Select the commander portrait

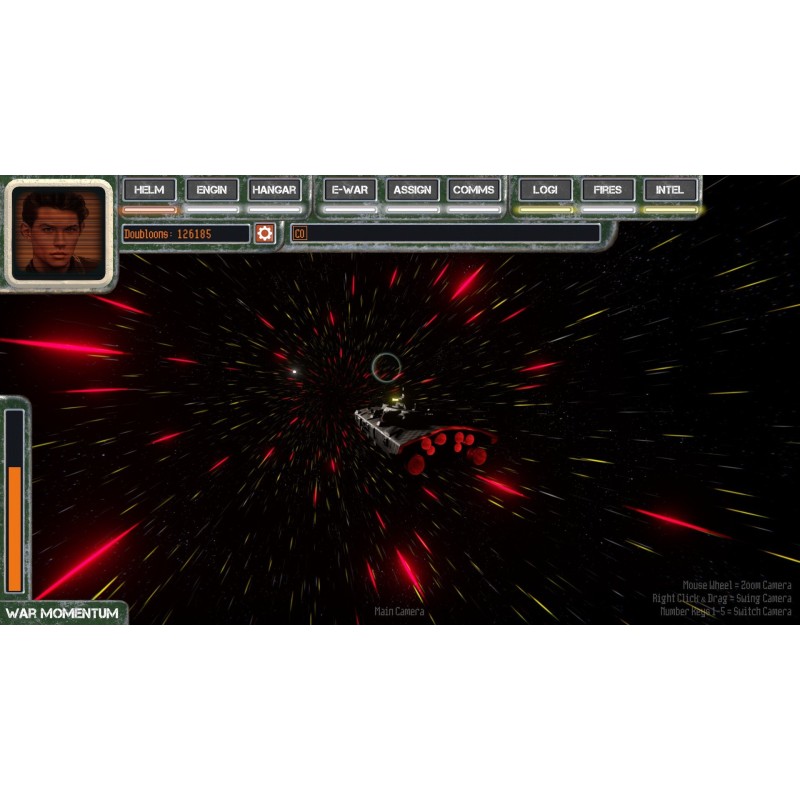coord(58,233)
